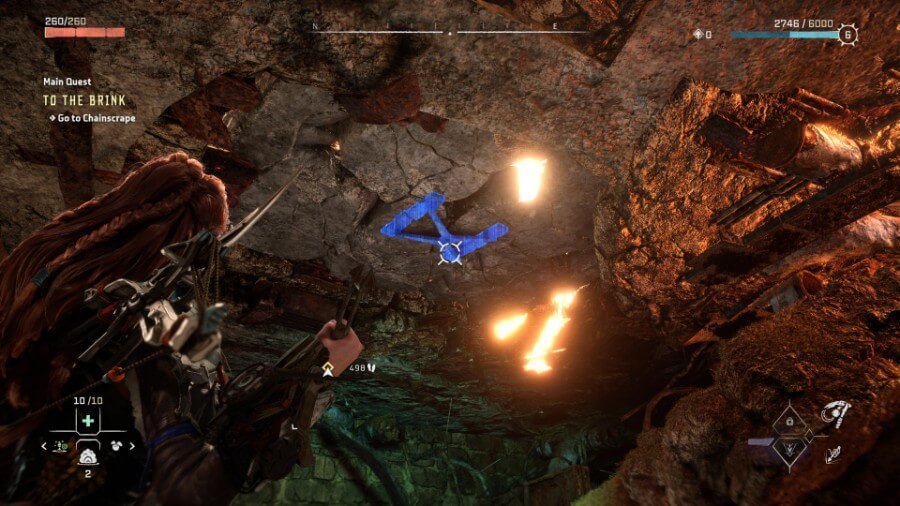Click the compass bar

(449, 32)
